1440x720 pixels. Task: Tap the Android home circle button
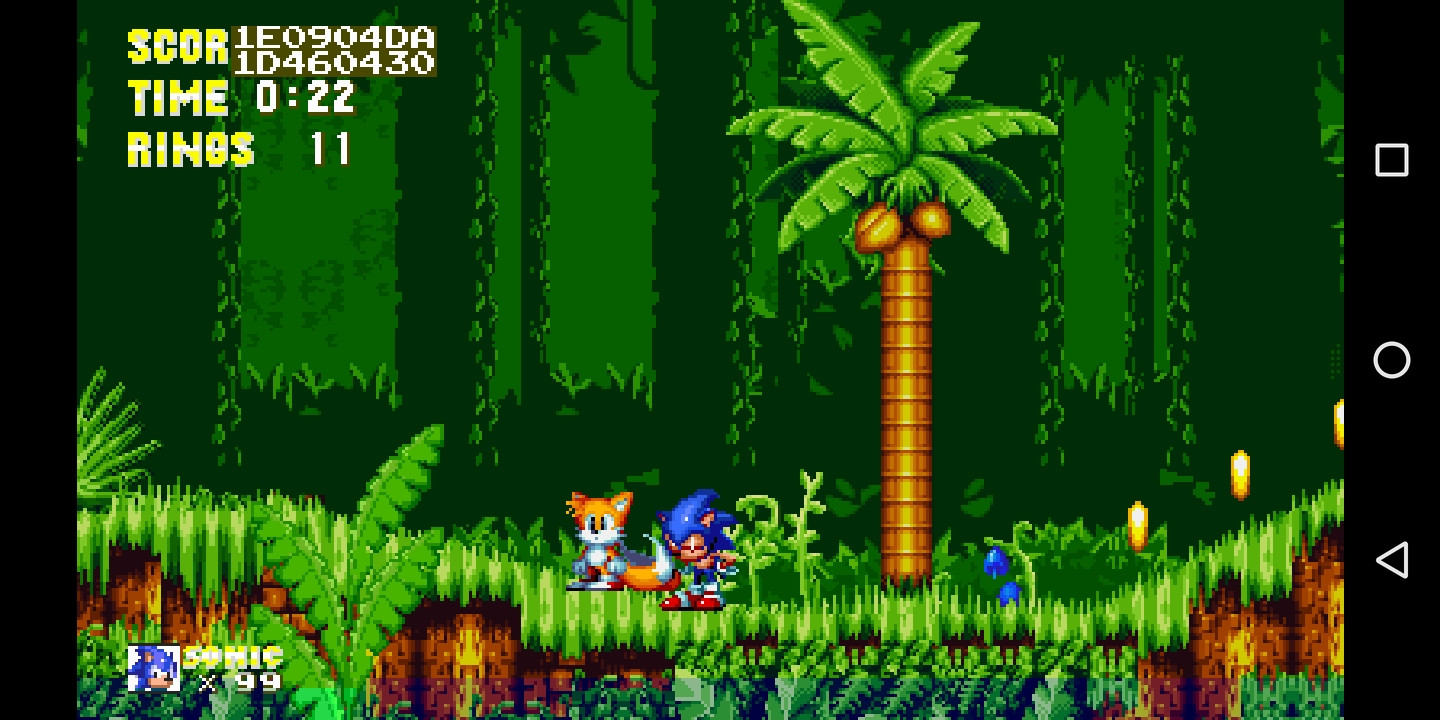coord(1392,361)
